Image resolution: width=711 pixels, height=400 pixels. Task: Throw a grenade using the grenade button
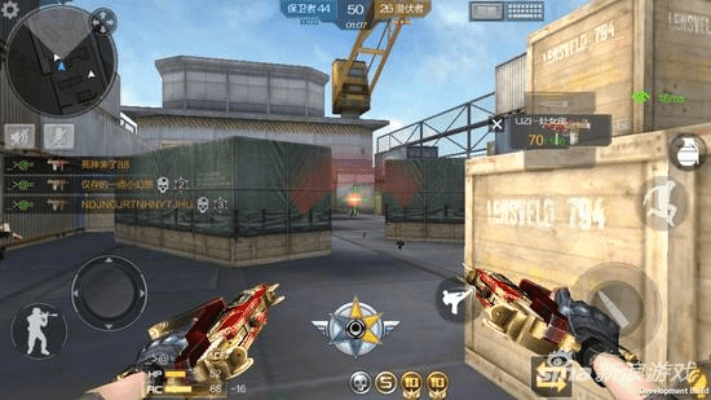pyautogui.click(x=686, y=152)
